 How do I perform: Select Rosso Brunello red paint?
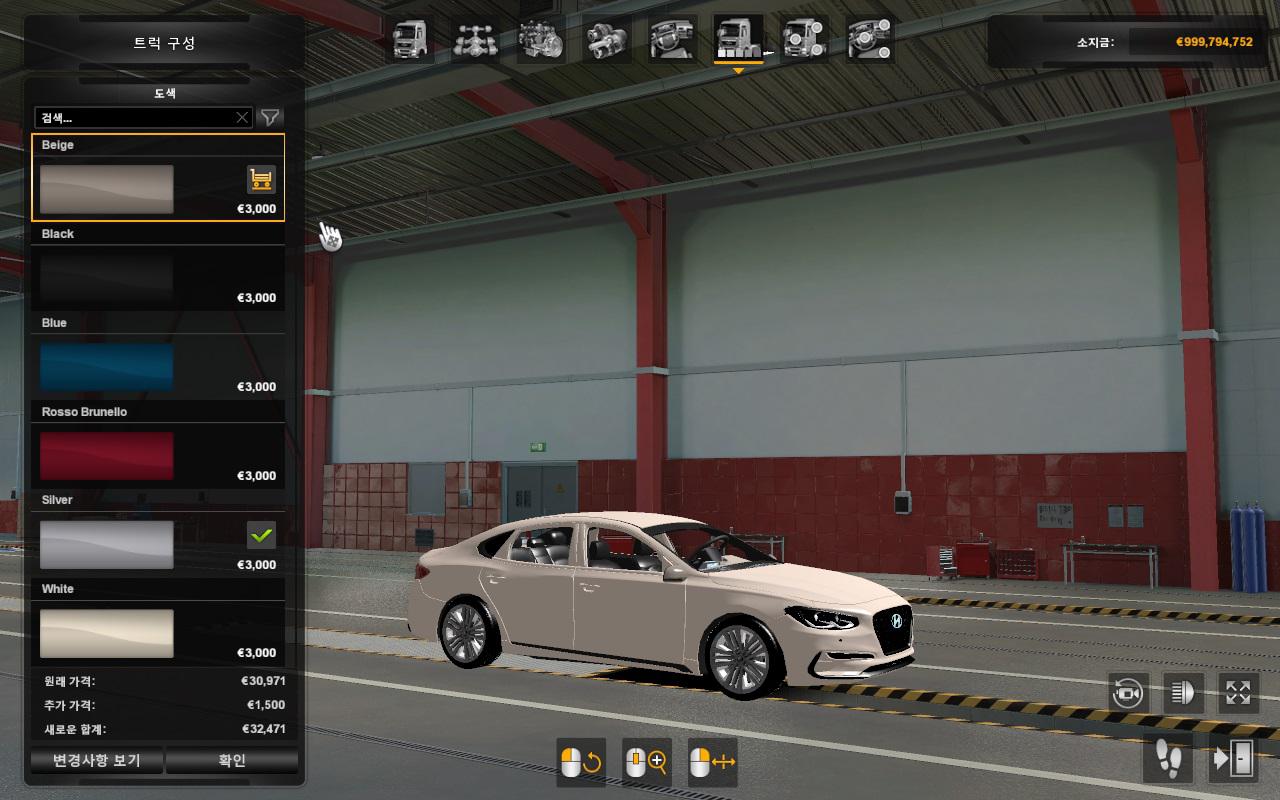click(x=107, y=456)
